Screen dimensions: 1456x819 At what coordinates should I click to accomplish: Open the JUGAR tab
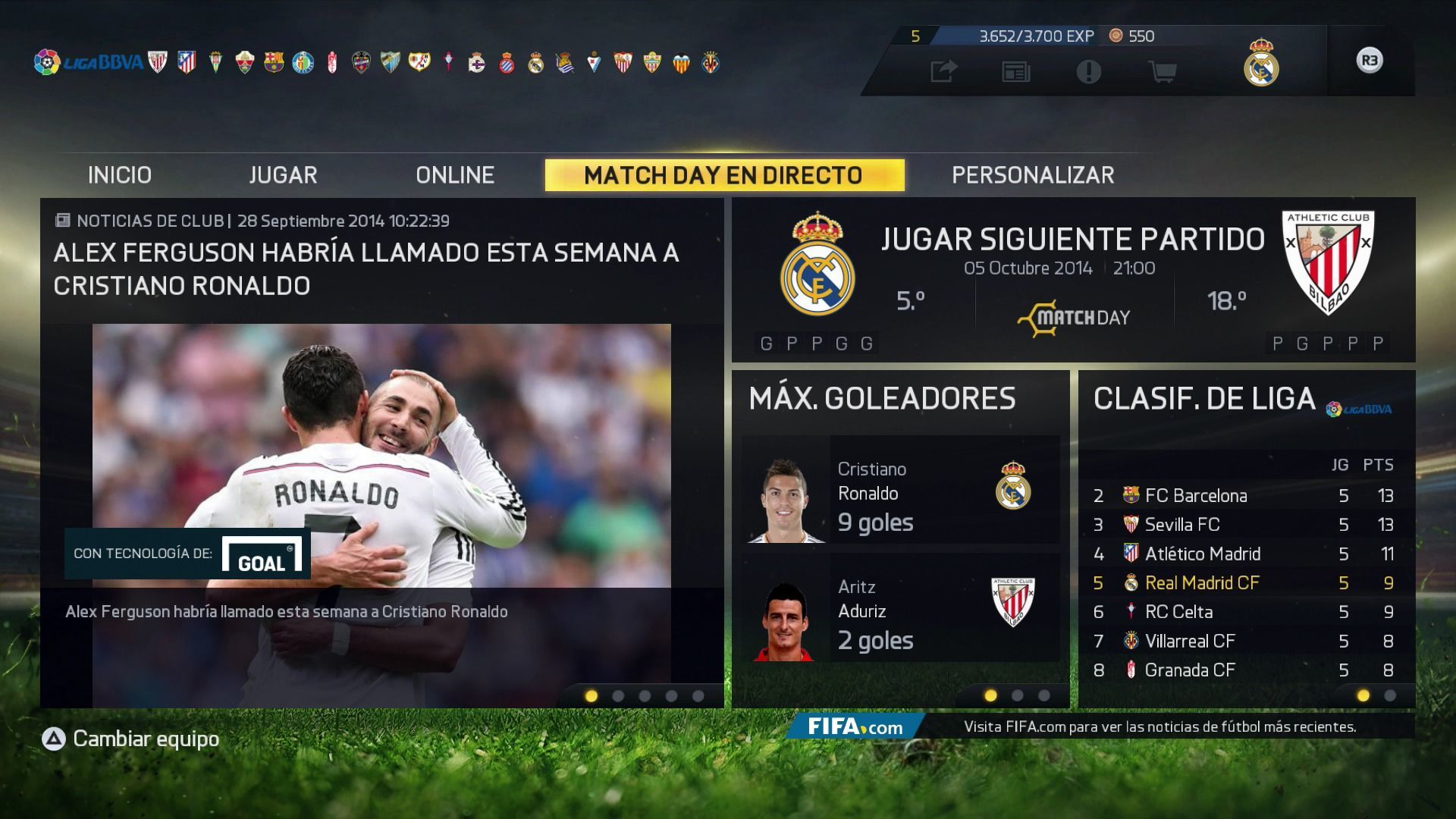283,175
